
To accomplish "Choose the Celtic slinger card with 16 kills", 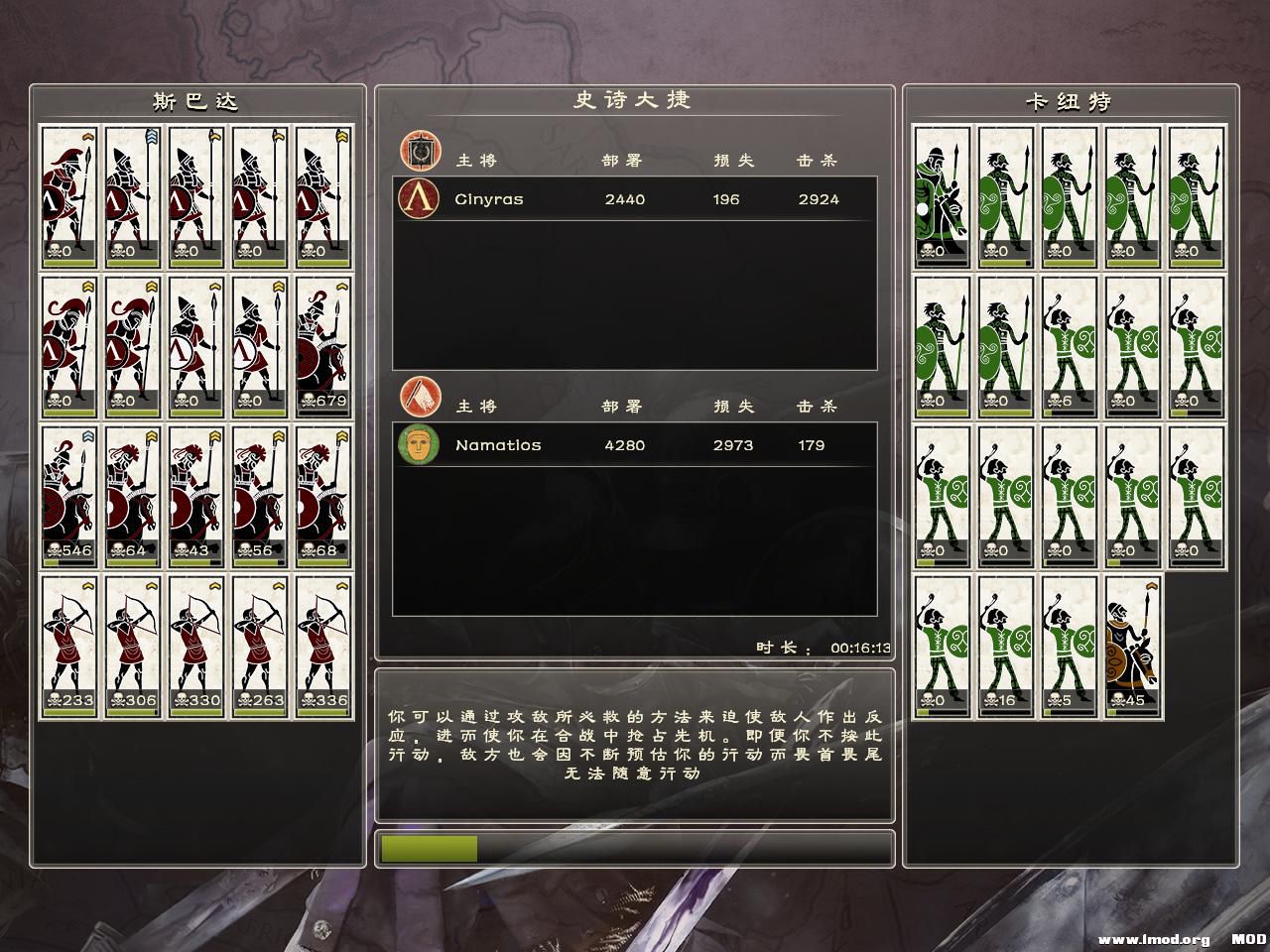I will pyautogui.click(x=1006, y=647).
